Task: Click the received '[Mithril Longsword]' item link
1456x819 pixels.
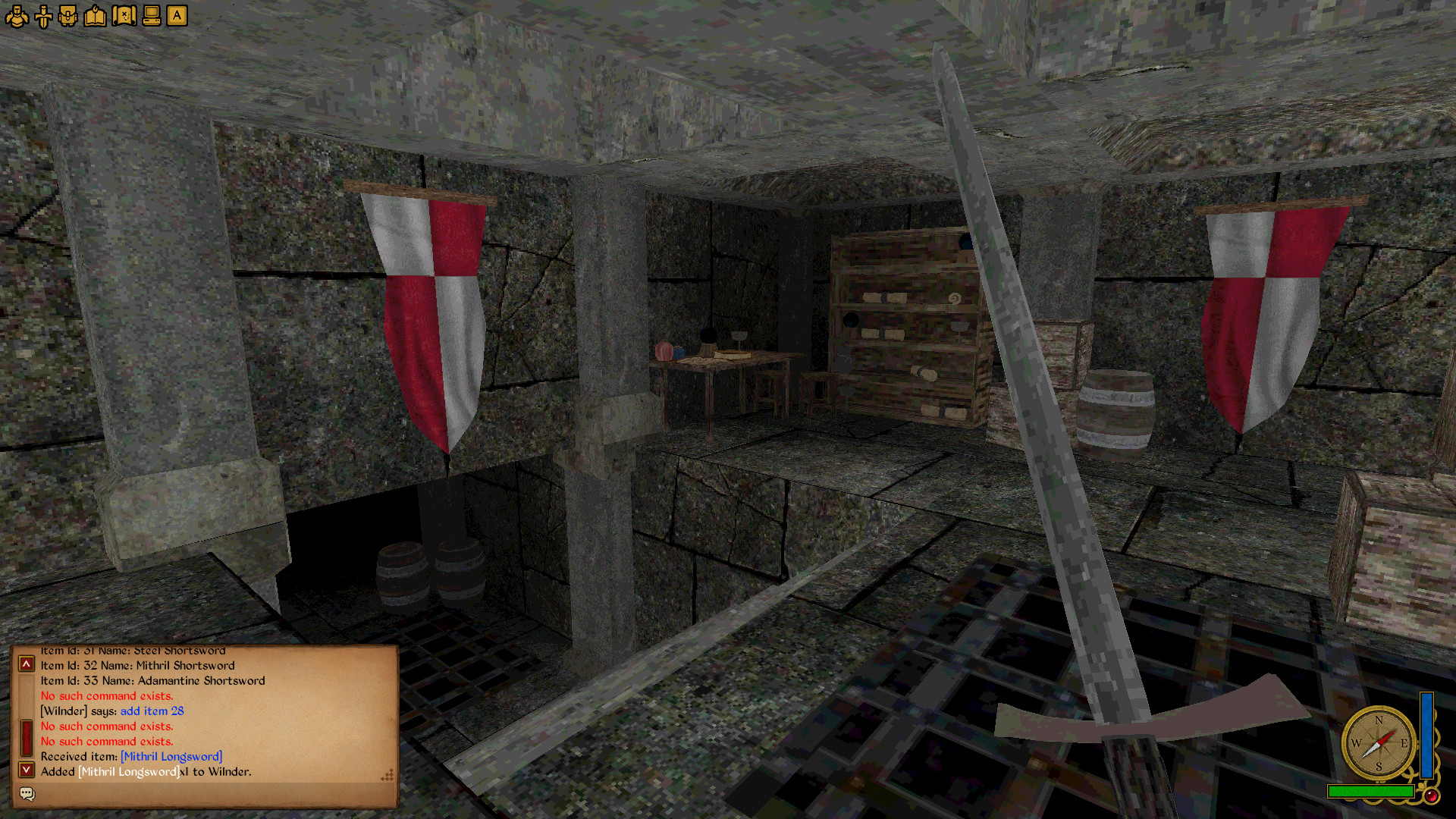Action: (171, 756)
